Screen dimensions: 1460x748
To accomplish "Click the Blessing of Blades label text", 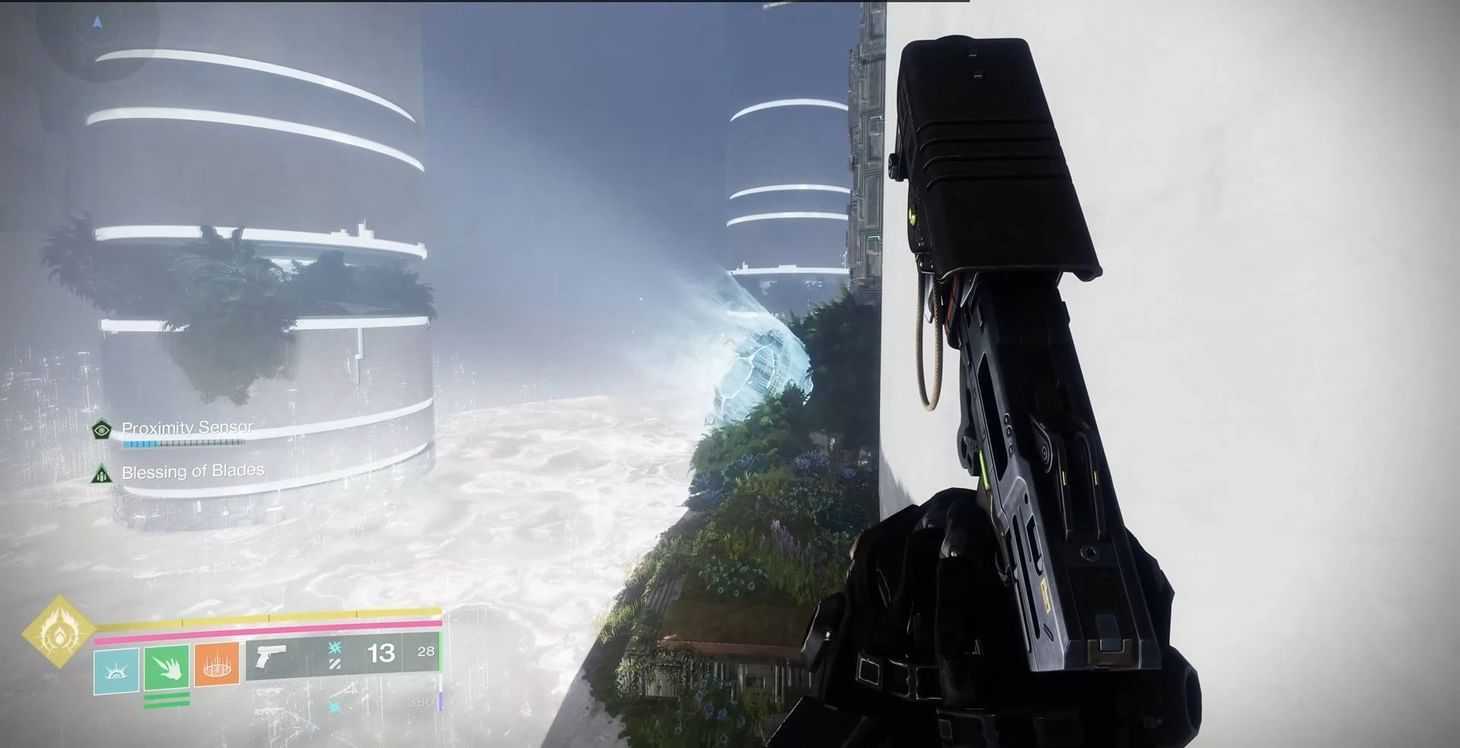I will [193, 470].
